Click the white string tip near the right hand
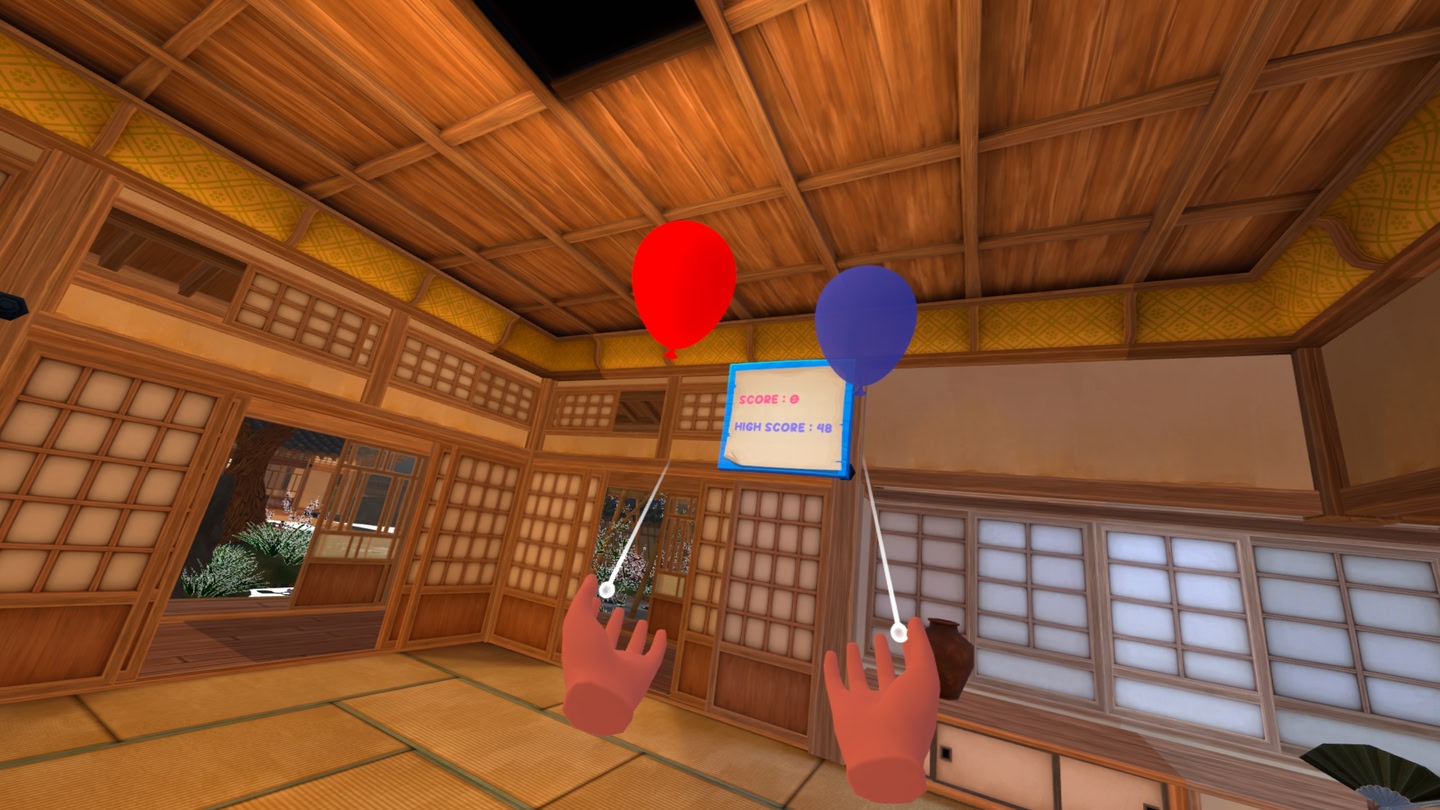The image size is (1440, 810). pos(898,633)
